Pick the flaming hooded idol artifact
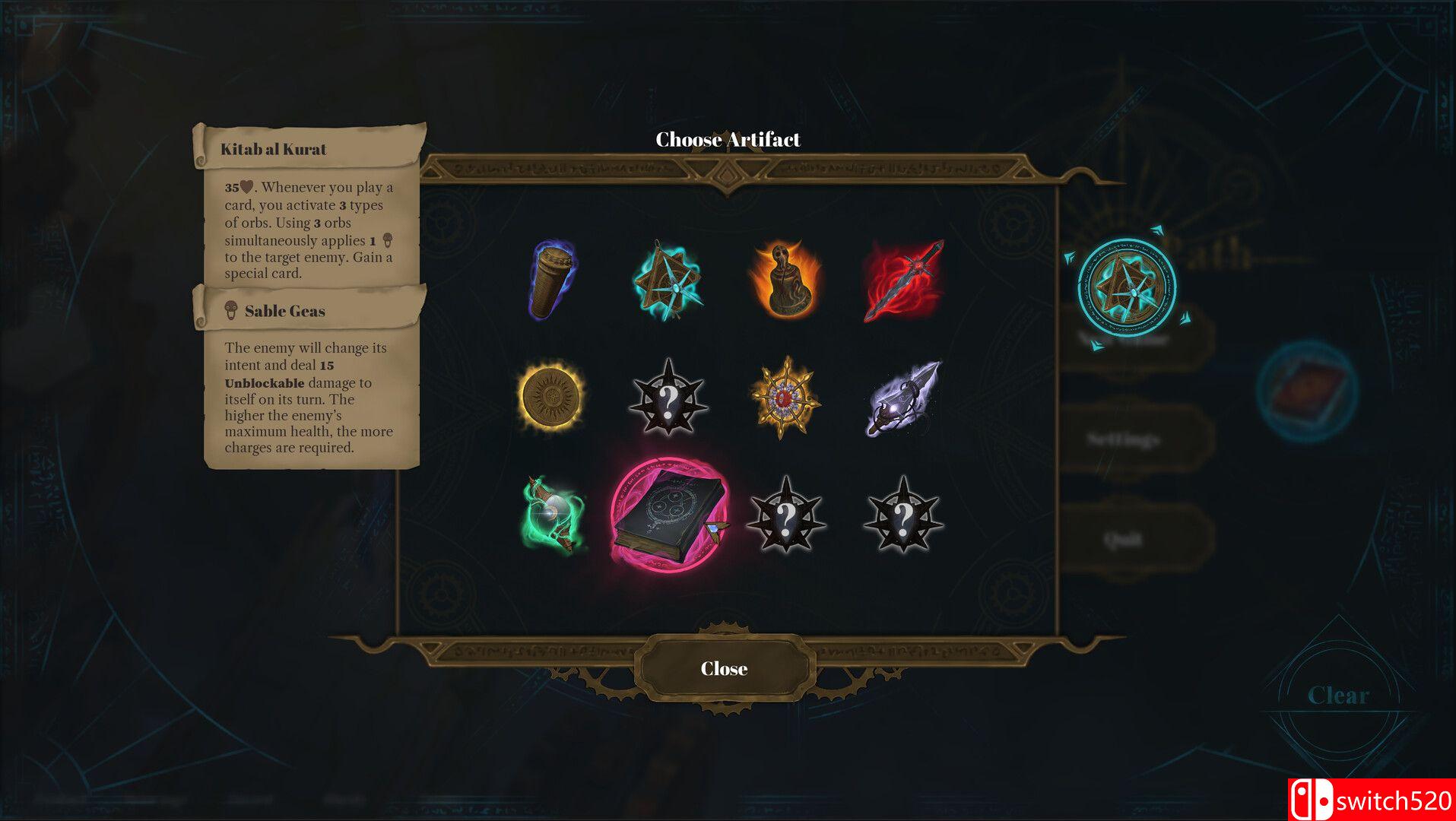Image resolution: width=1456 pixels, height=821 pixels. tap(785, 279)
